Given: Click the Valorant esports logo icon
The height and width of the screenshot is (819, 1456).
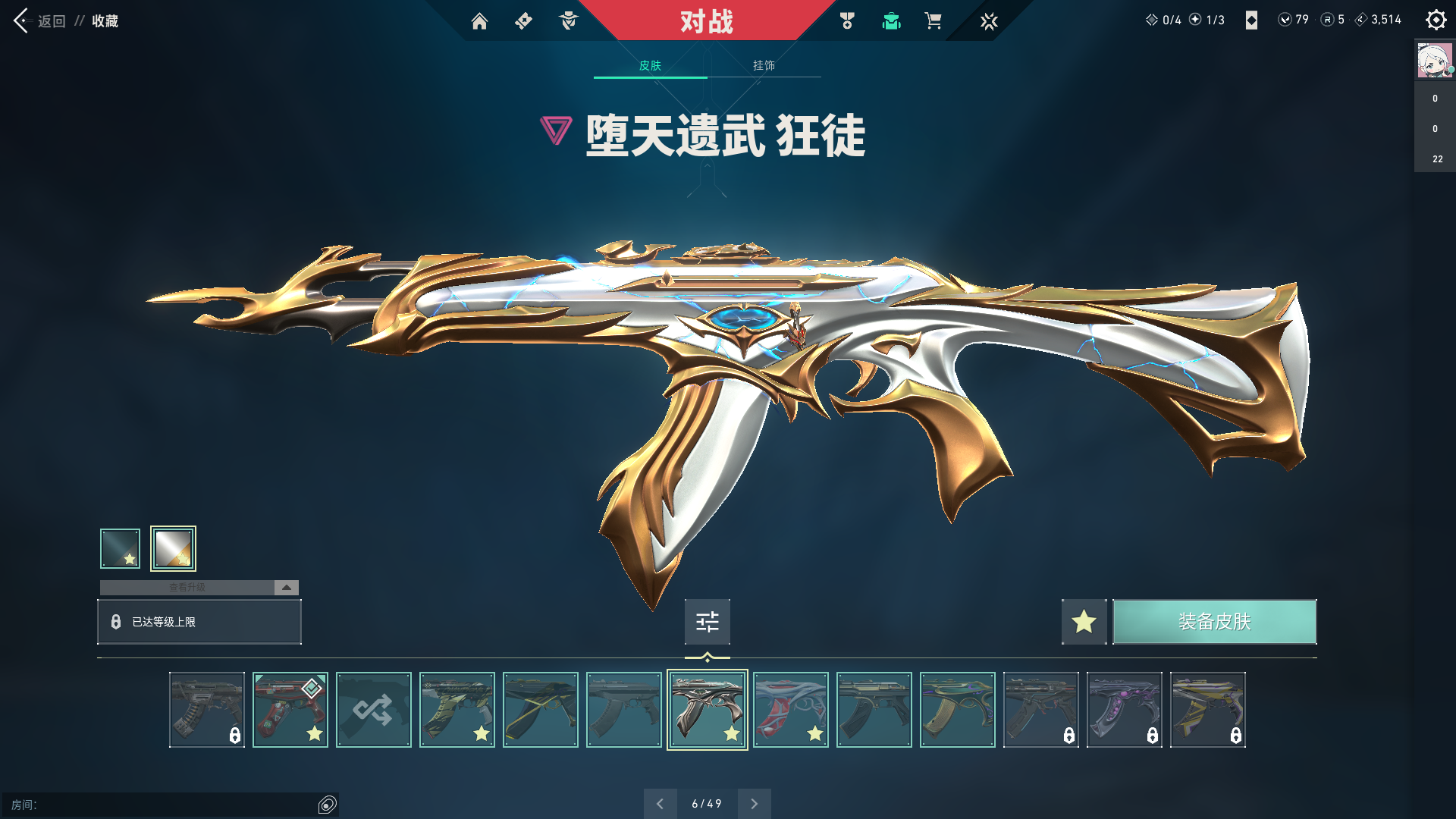Looking at the screenshot, I should pos(987,21).
